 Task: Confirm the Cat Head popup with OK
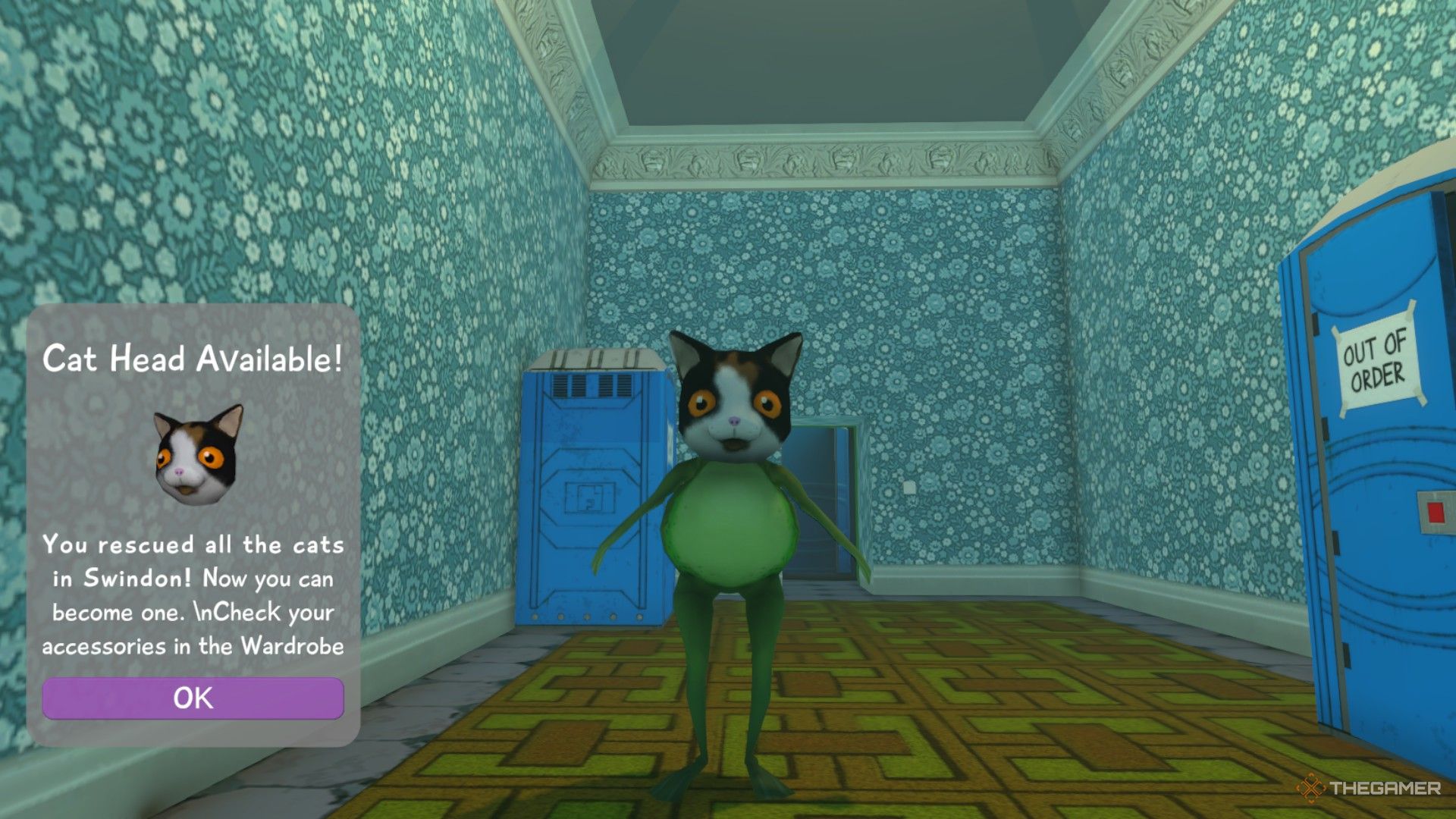coord(193,698)
